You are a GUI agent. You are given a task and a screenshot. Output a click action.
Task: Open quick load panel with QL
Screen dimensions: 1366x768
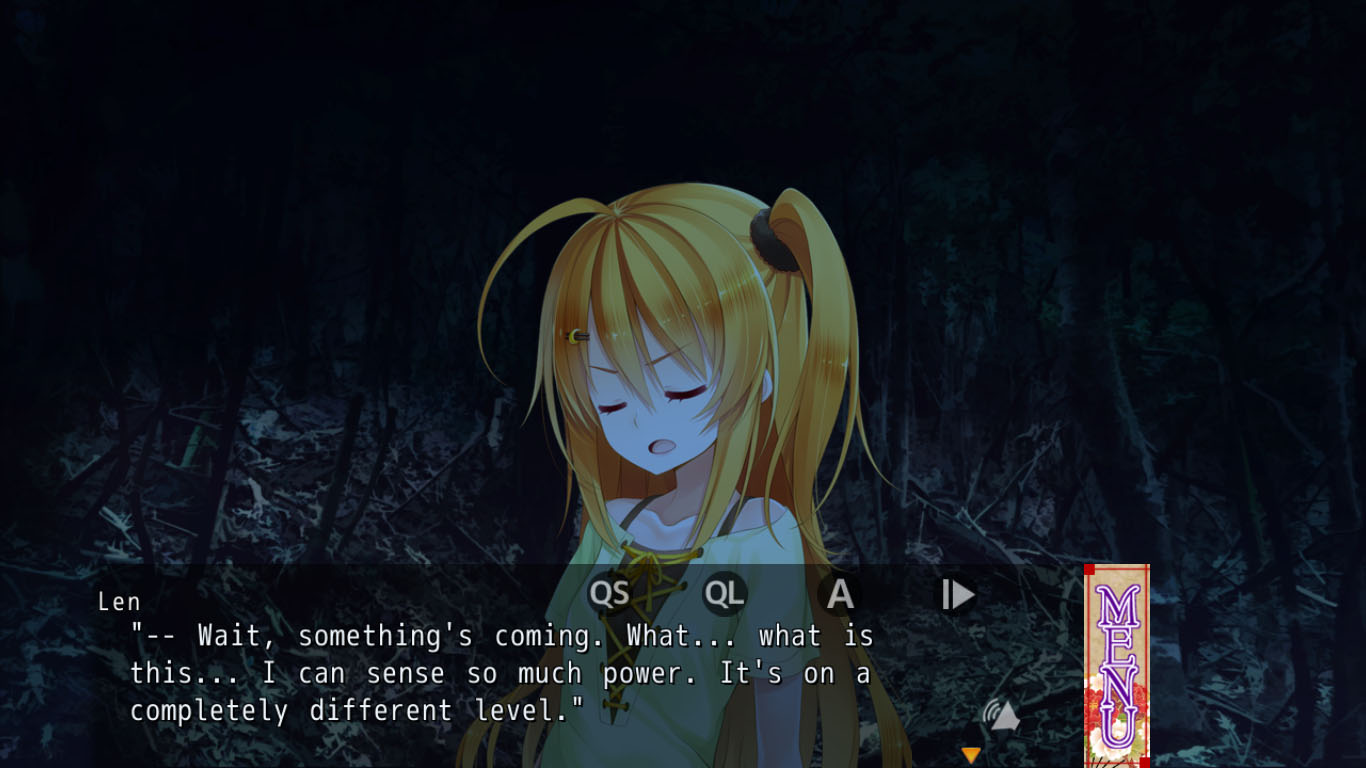click(724, 593)
